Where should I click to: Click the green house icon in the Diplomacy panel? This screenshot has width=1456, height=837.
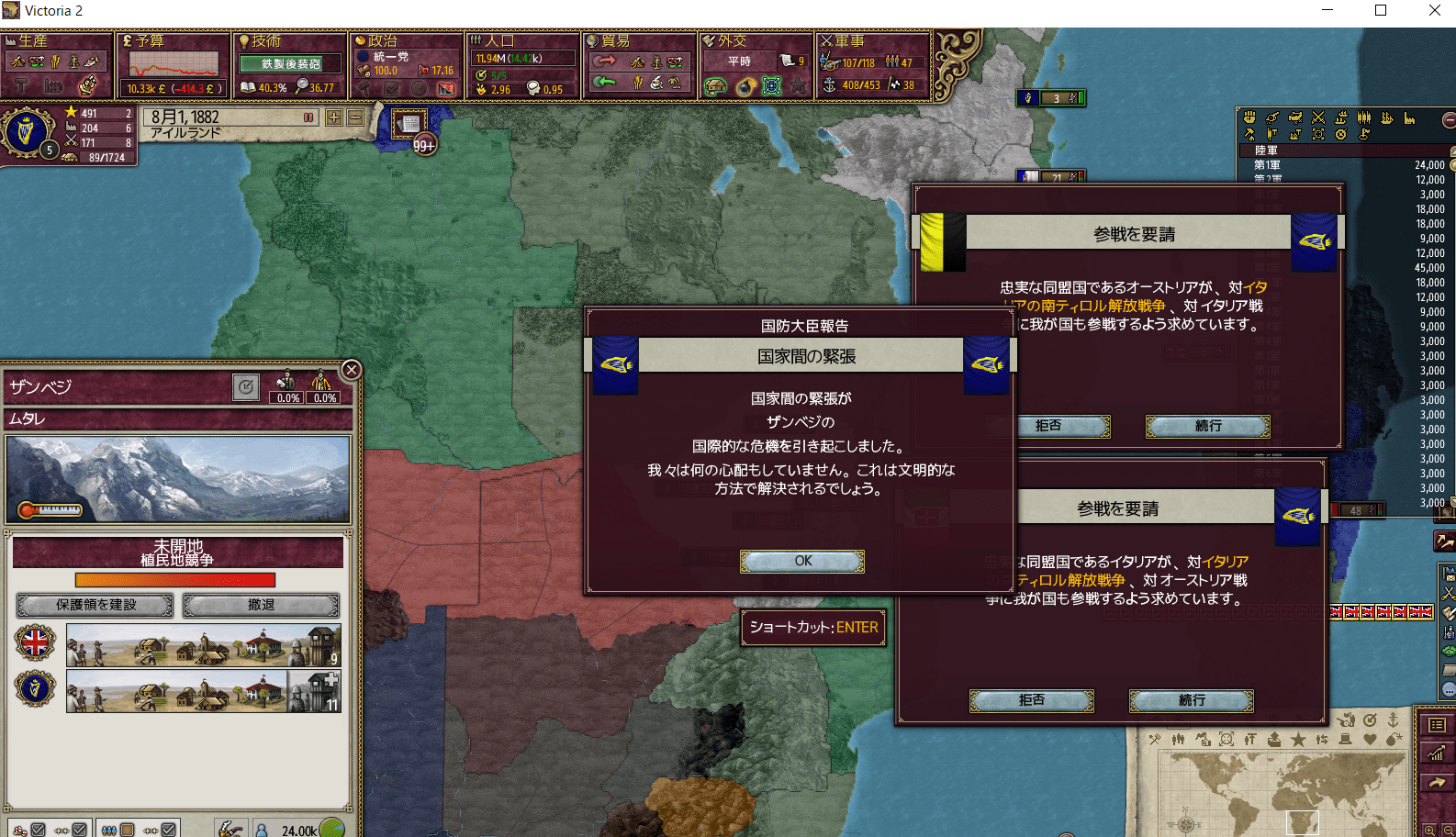[x=715, y=86]
